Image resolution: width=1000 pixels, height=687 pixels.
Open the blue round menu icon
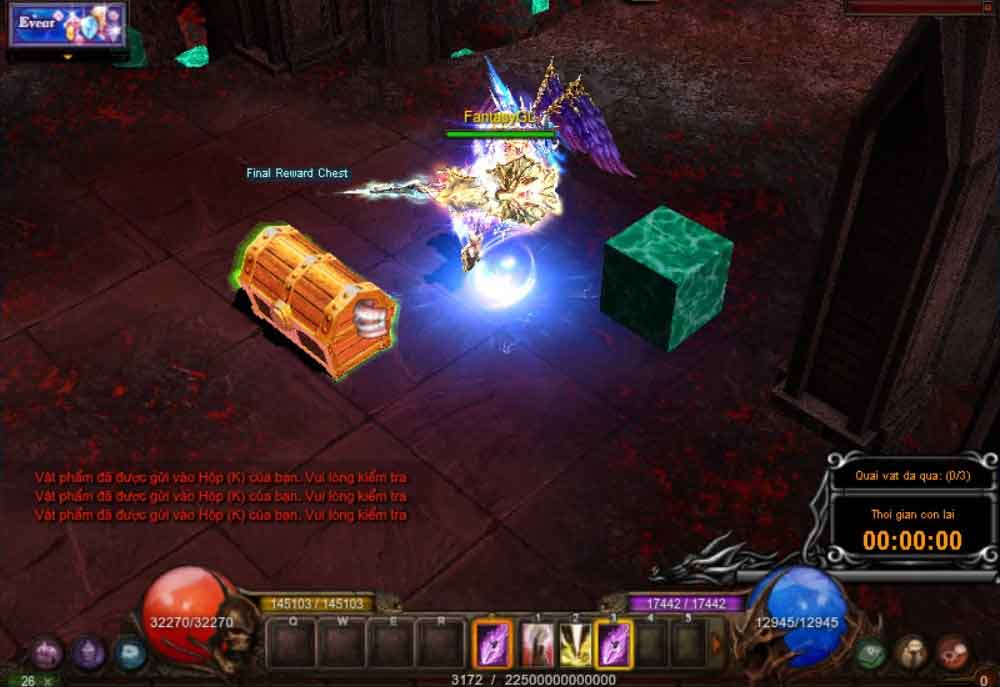129,654
